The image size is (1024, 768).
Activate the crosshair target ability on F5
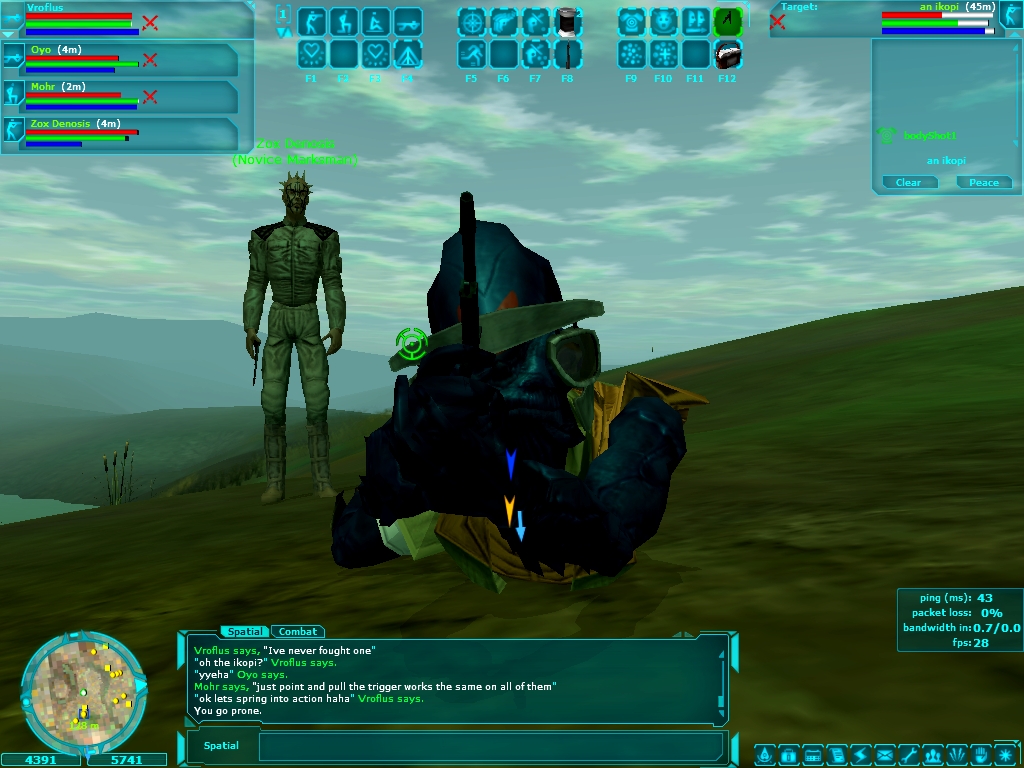click(471, 20)
